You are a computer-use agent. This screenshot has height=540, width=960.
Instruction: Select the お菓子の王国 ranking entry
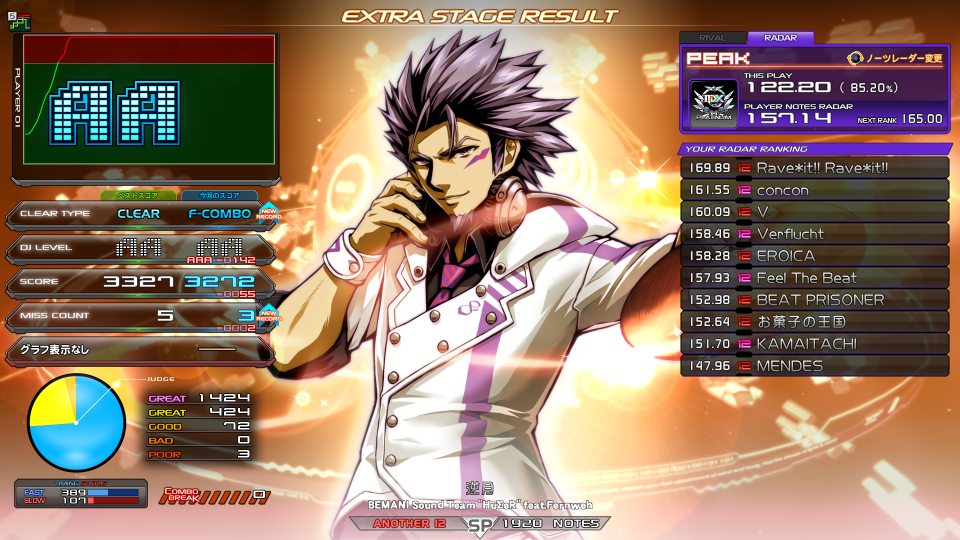[814, 322]
